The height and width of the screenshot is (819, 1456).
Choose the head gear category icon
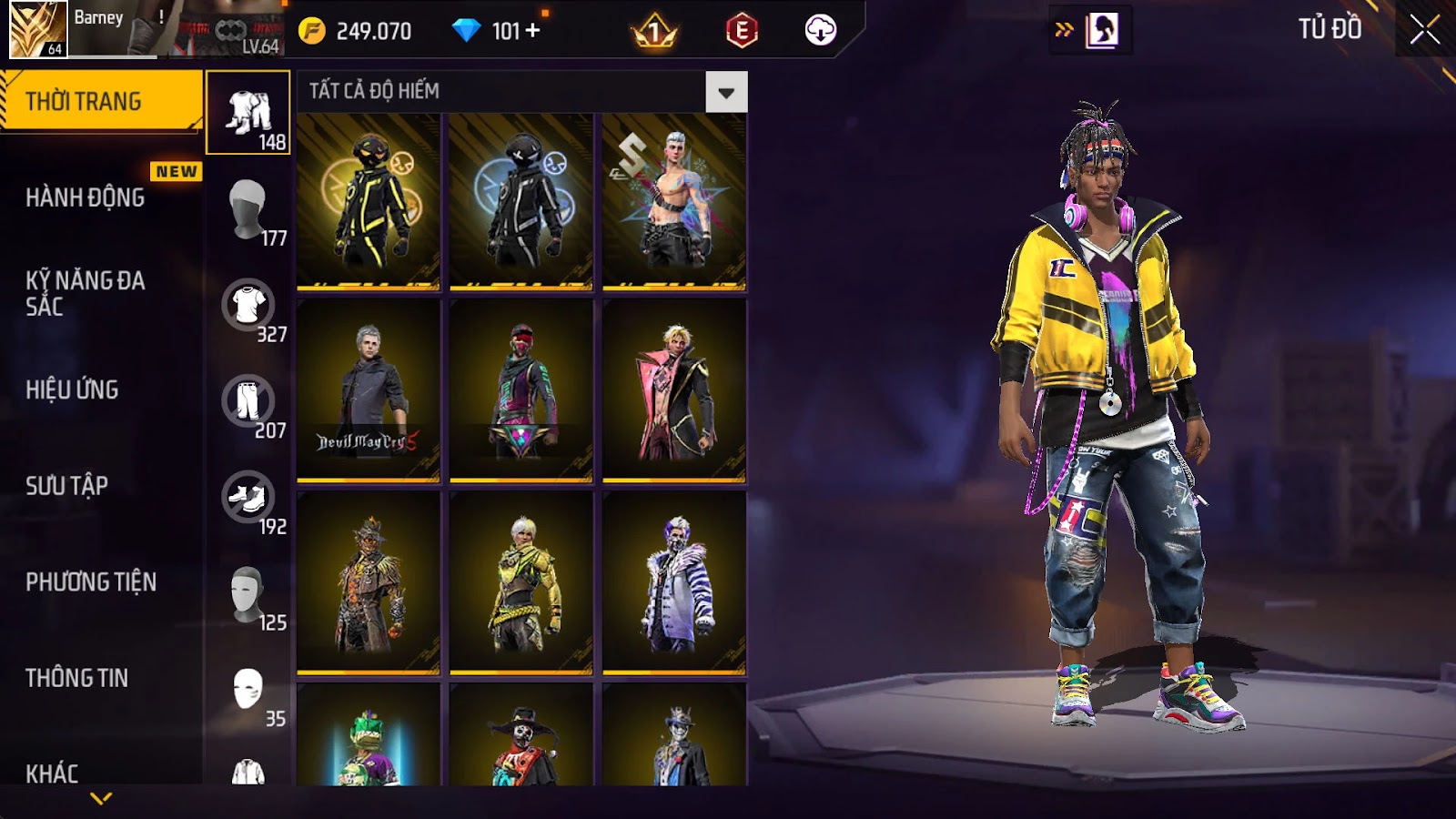(x=248, y=208)
